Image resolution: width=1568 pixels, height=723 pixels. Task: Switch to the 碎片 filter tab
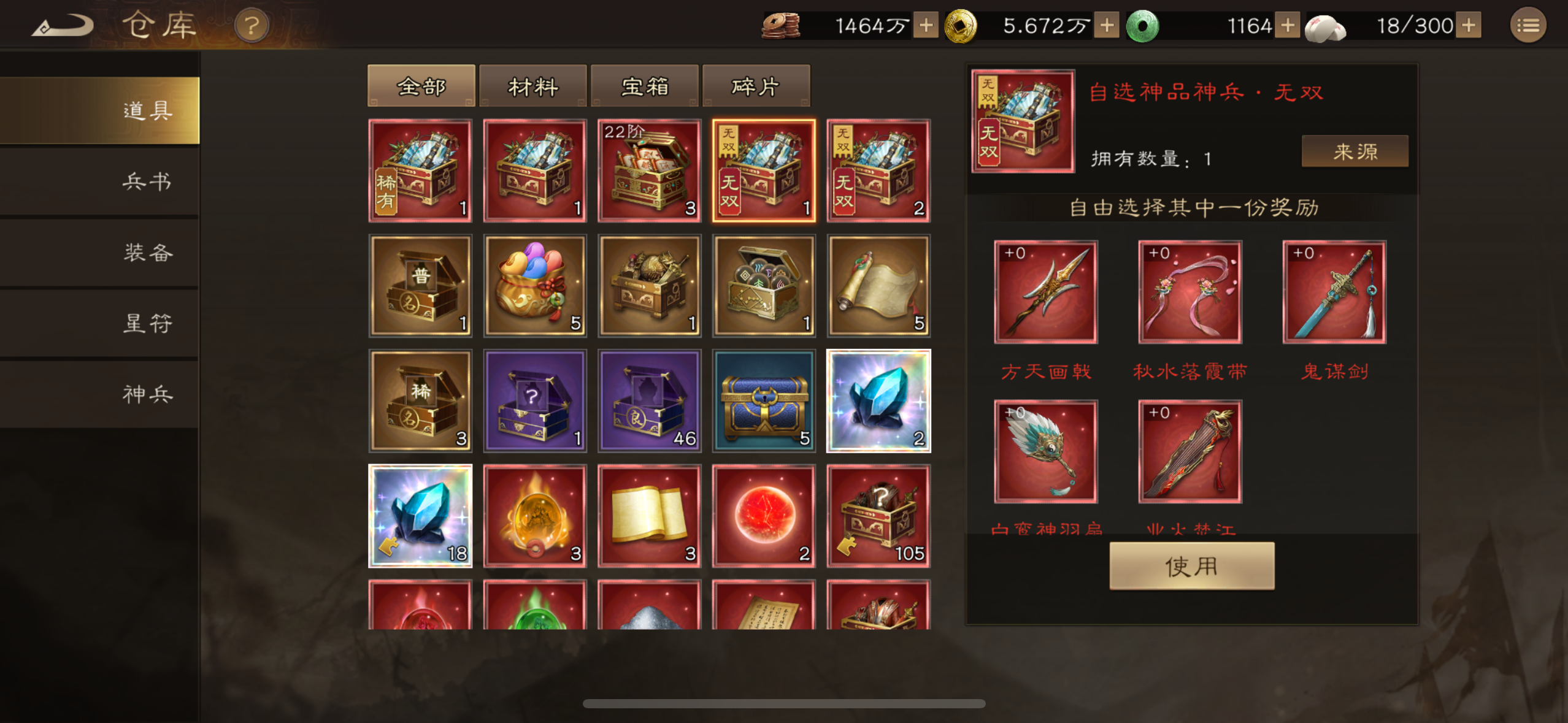coord(756,86)
